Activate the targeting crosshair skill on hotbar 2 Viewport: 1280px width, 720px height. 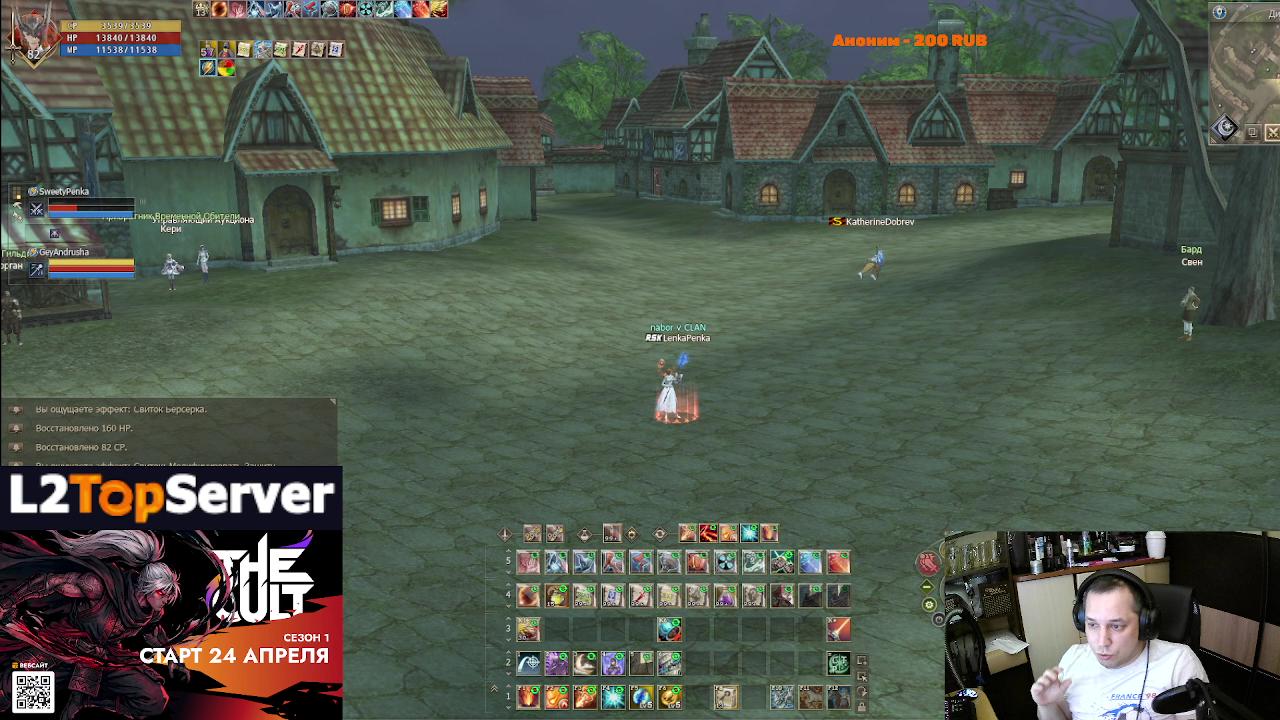tap(528, 662)
